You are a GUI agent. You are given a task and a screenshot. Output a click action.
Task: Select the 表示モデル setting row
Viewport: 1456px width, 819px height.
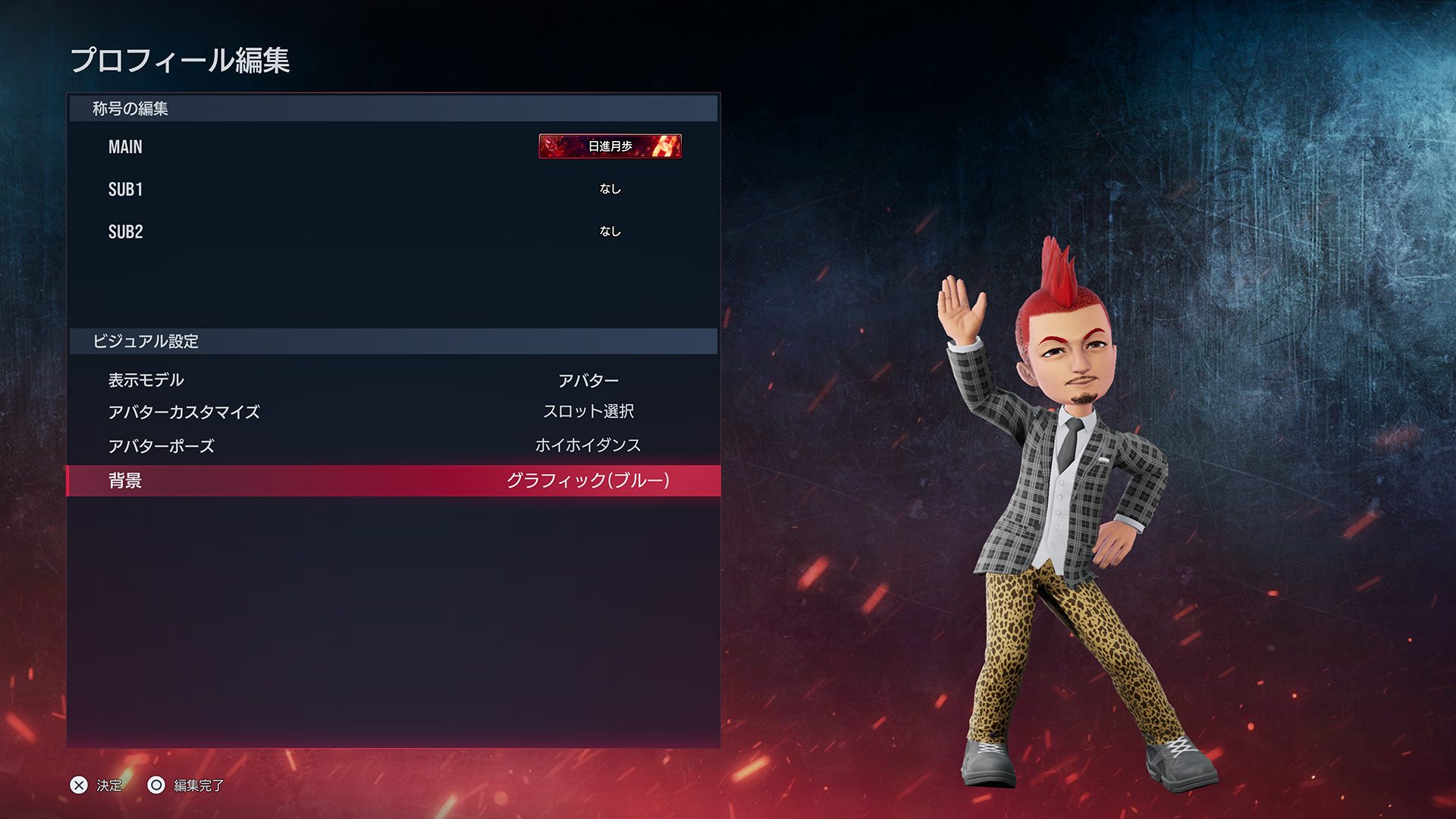point(393,380)
